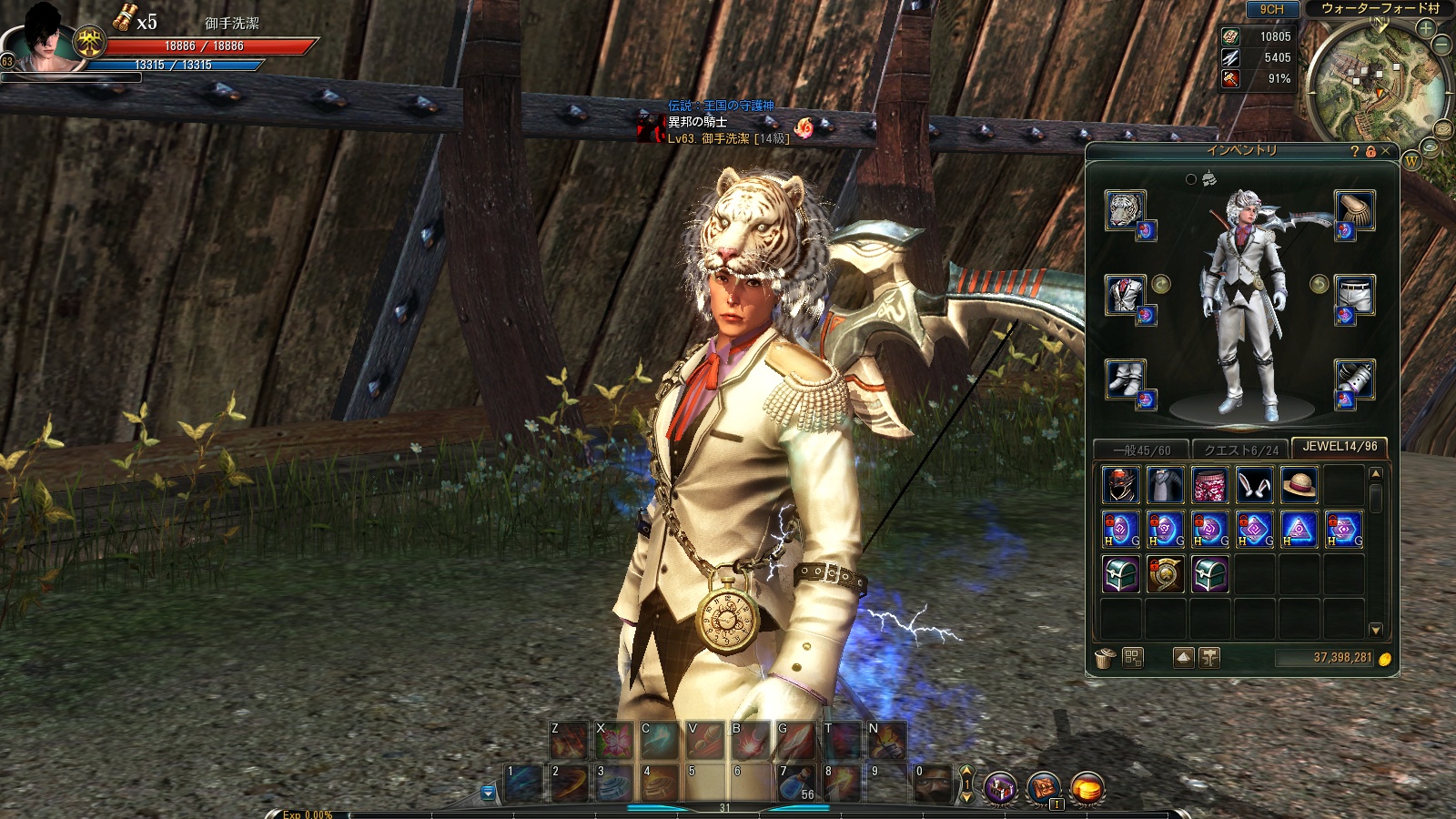Switch to the 一般 inventory tab
The height and width of the screenshot is (819, 1456).
point(1142,450)
